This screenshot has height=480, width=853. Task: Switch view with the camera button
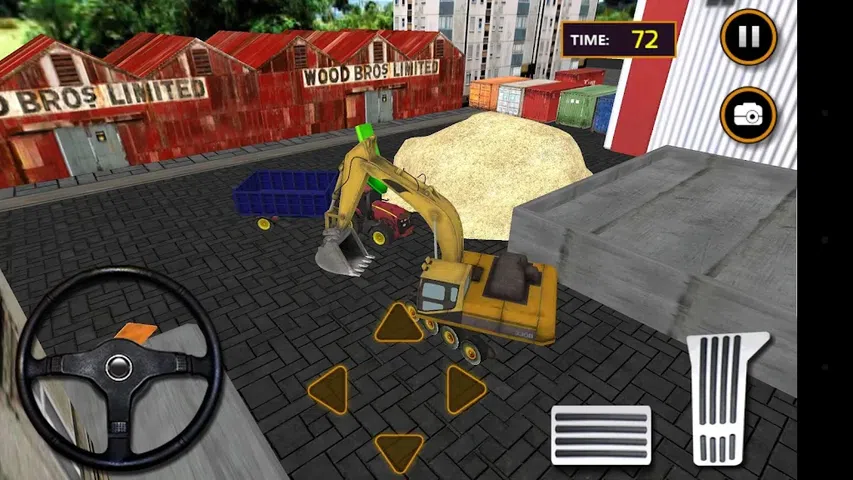748,114
